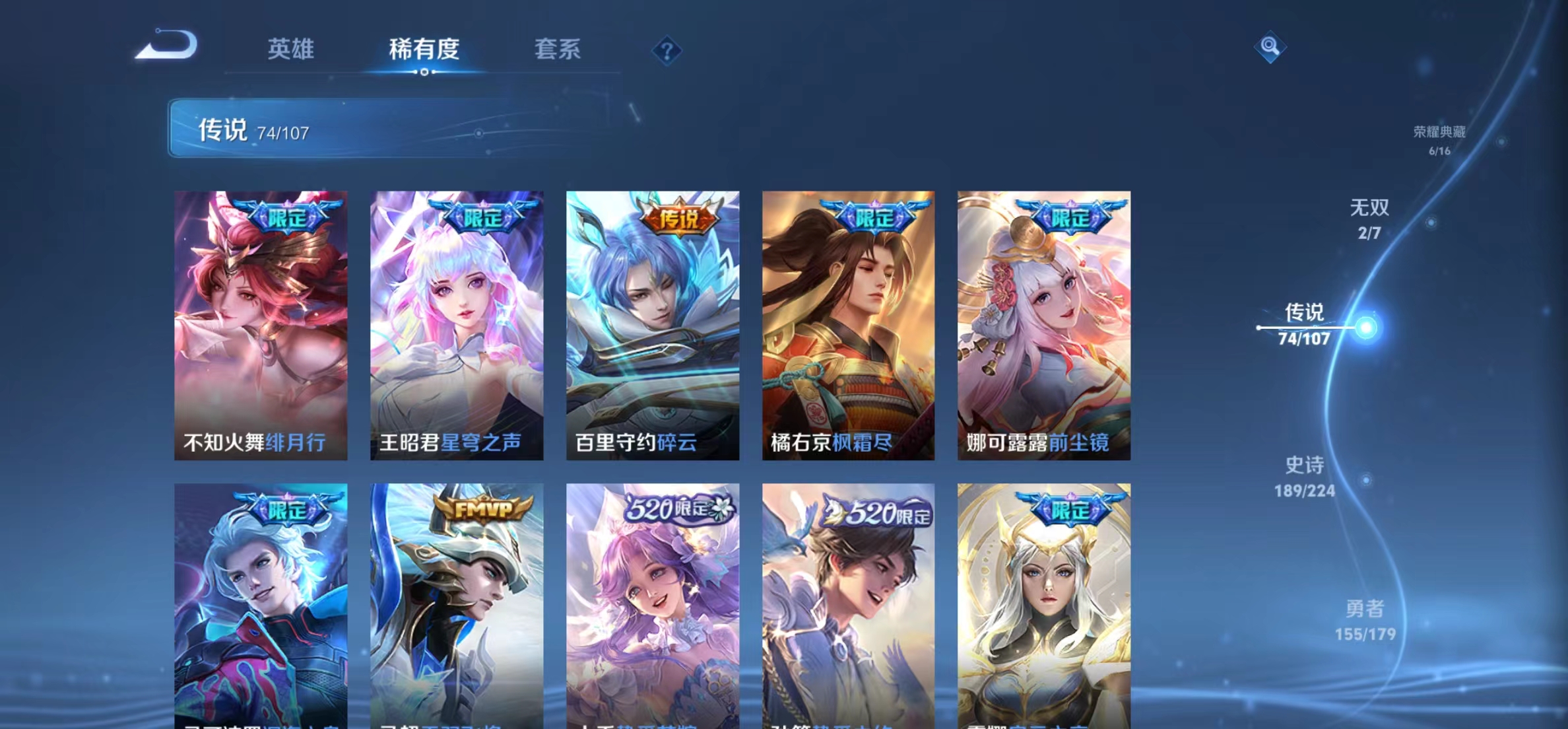Switch to the 英雄 tab
This screenshot has width=1568, height=729.
(x=290, y=49)
